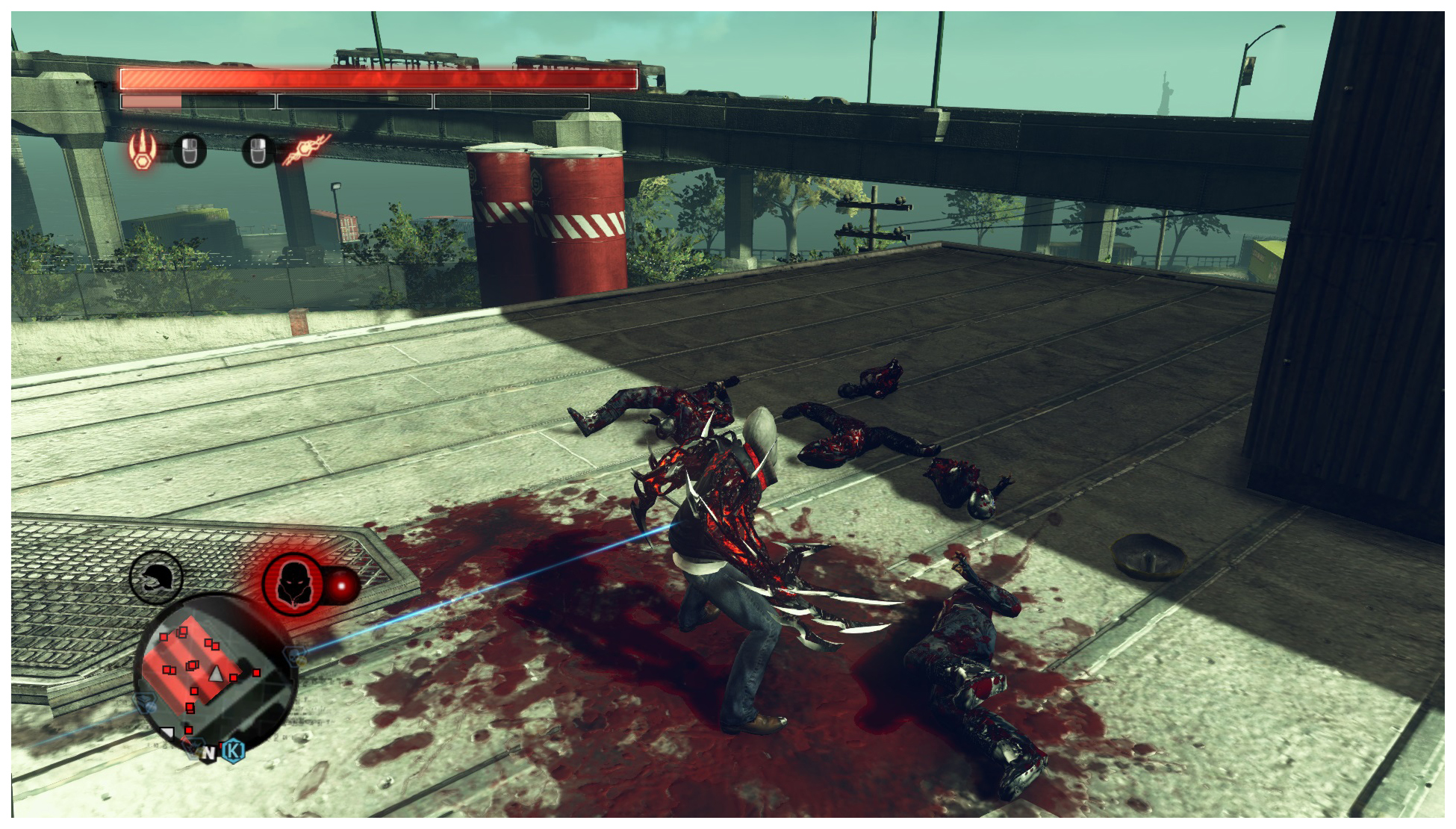The height and width of the screenshot is (829, 1456).
Task: Select the Claws power icon
Action: 142,149
